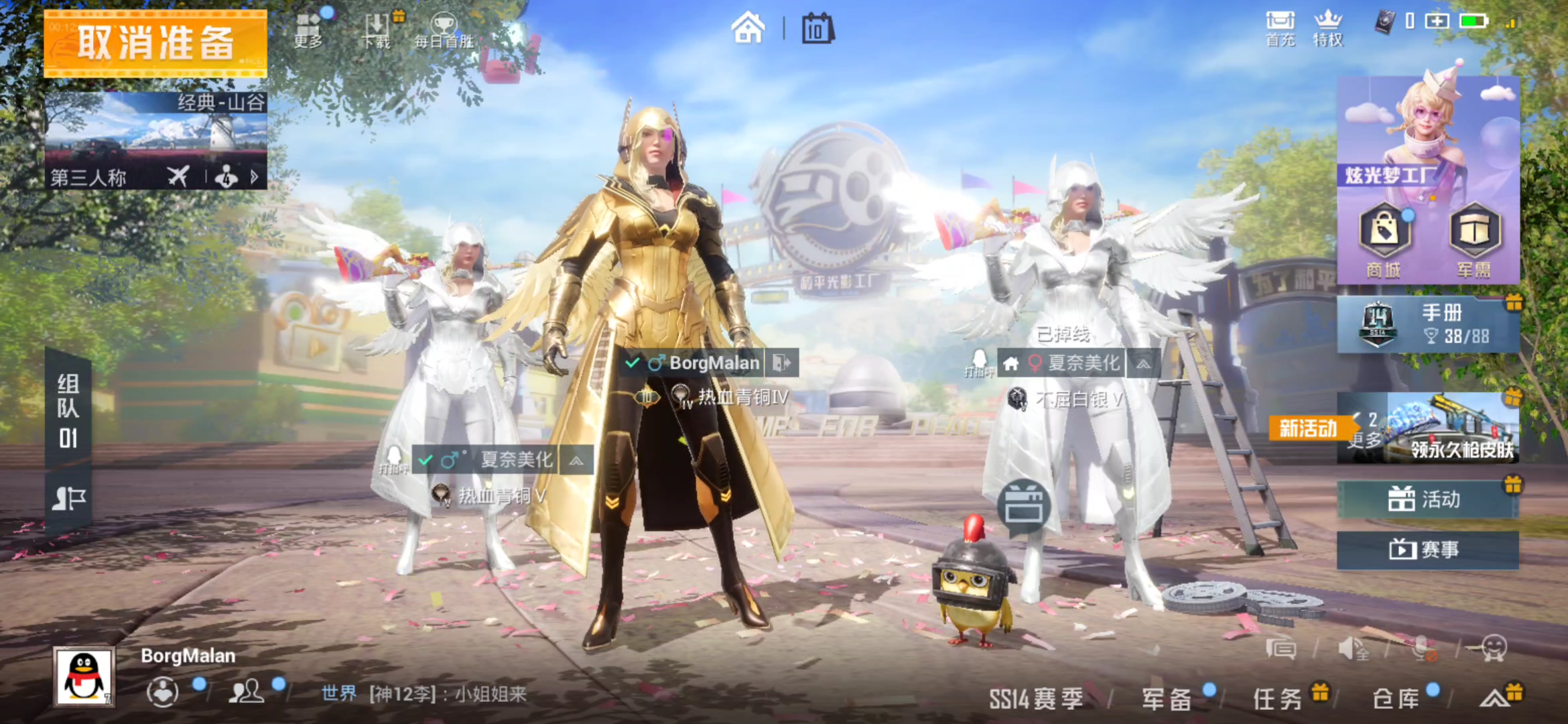Open the 手册 season handbook
Image resolution: width=1568 pixels, height=724 pixels.
[1427, 325]
